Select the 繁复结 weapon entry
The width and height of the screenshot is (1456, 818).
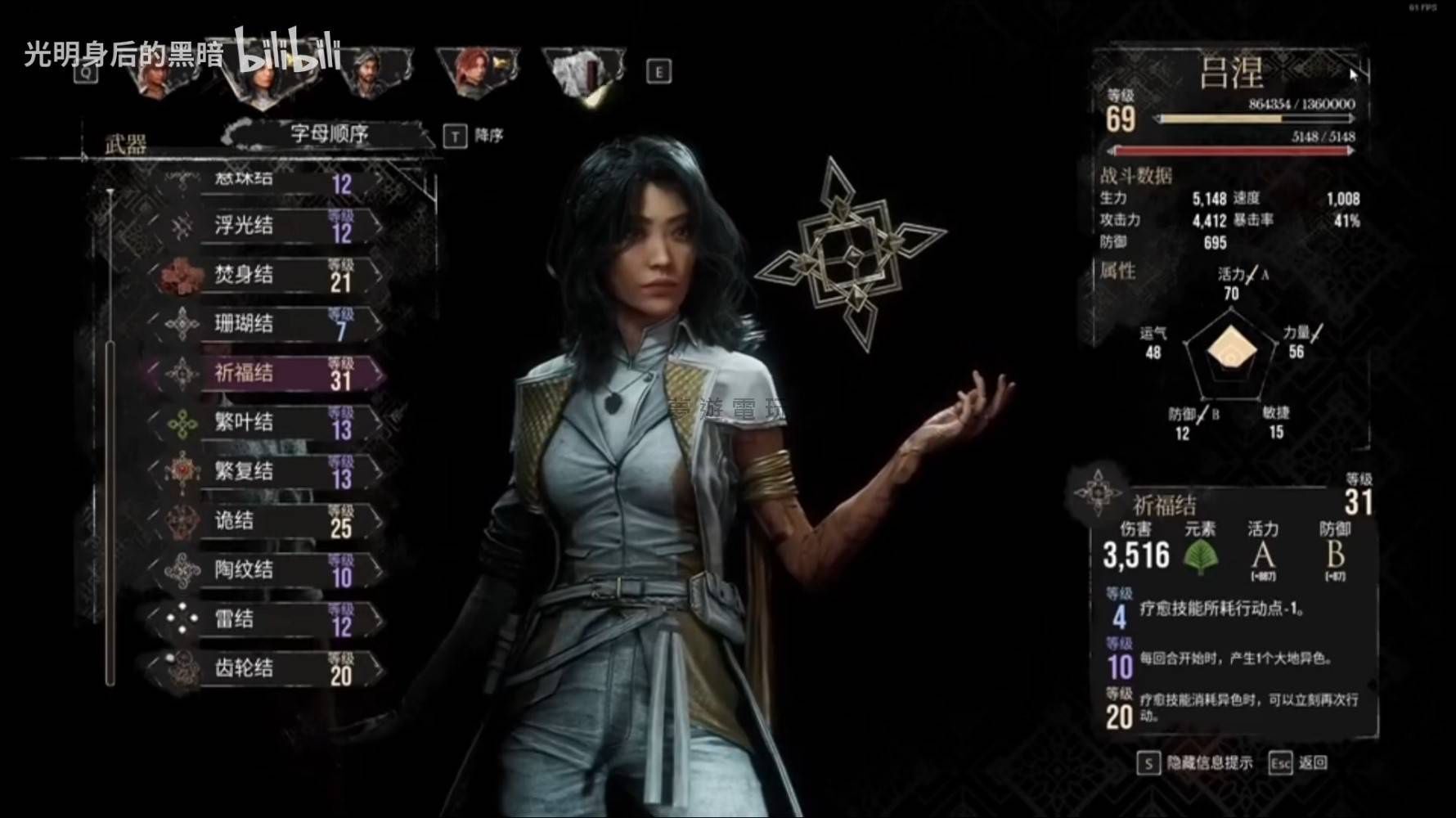(x=270, y=471)
